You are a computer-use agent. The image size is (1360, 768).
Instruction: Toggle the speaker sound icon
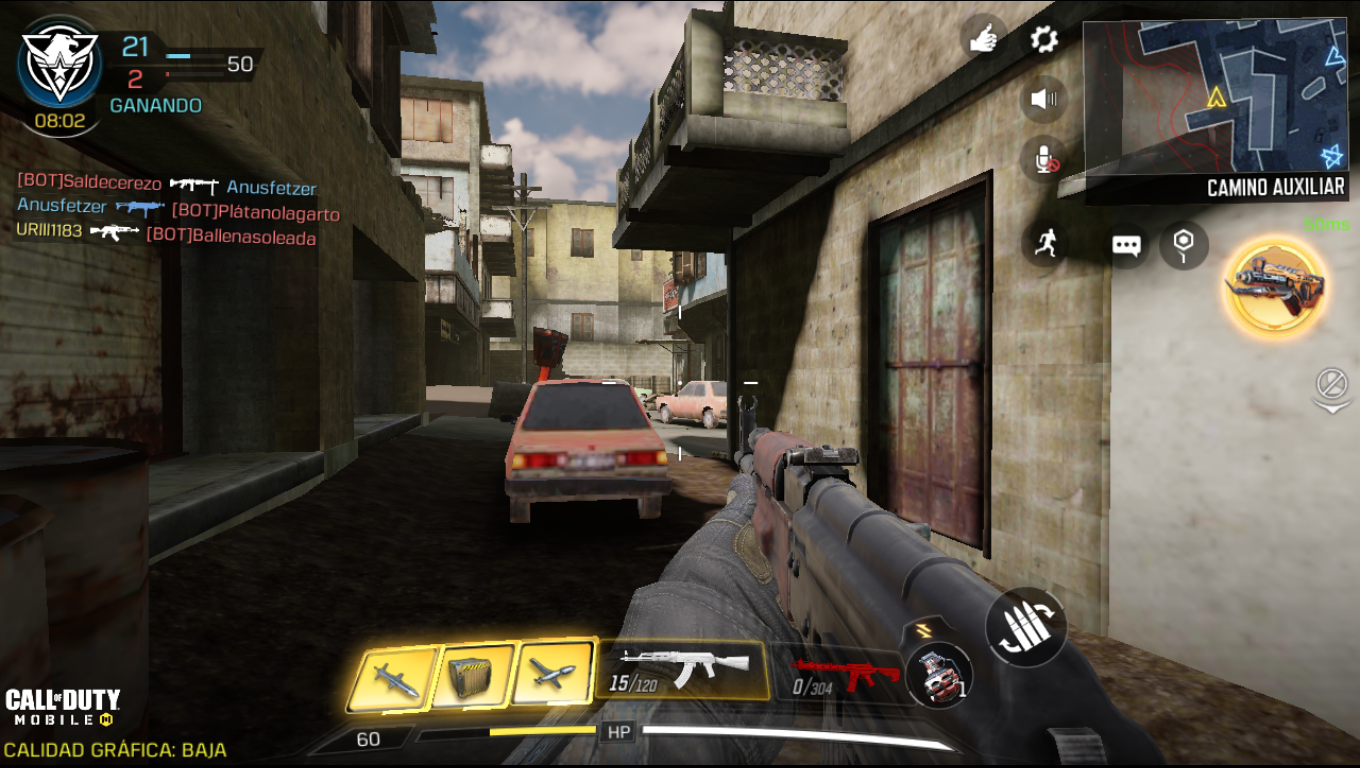pyautogui.click(x=1044, y=99)
